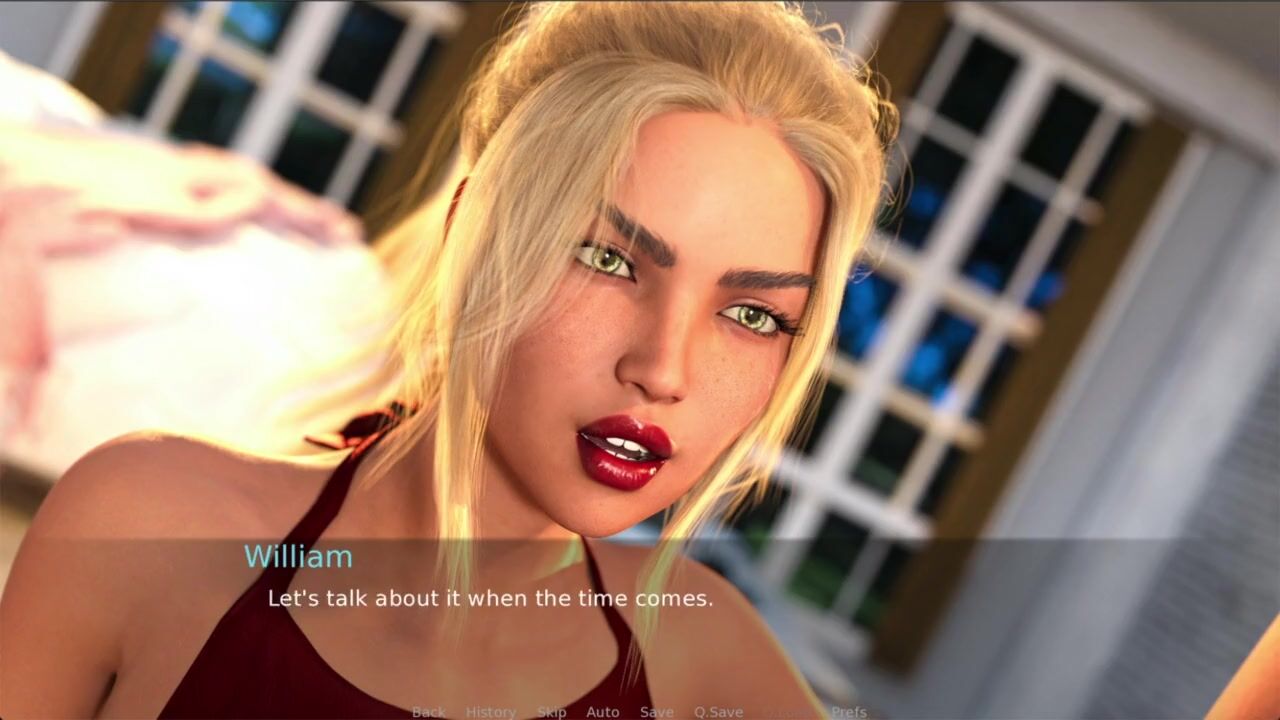The height and width of the screenshot is (720, 1280).
Task: Quick save with the Q.Save button
Action: point(719,712)
